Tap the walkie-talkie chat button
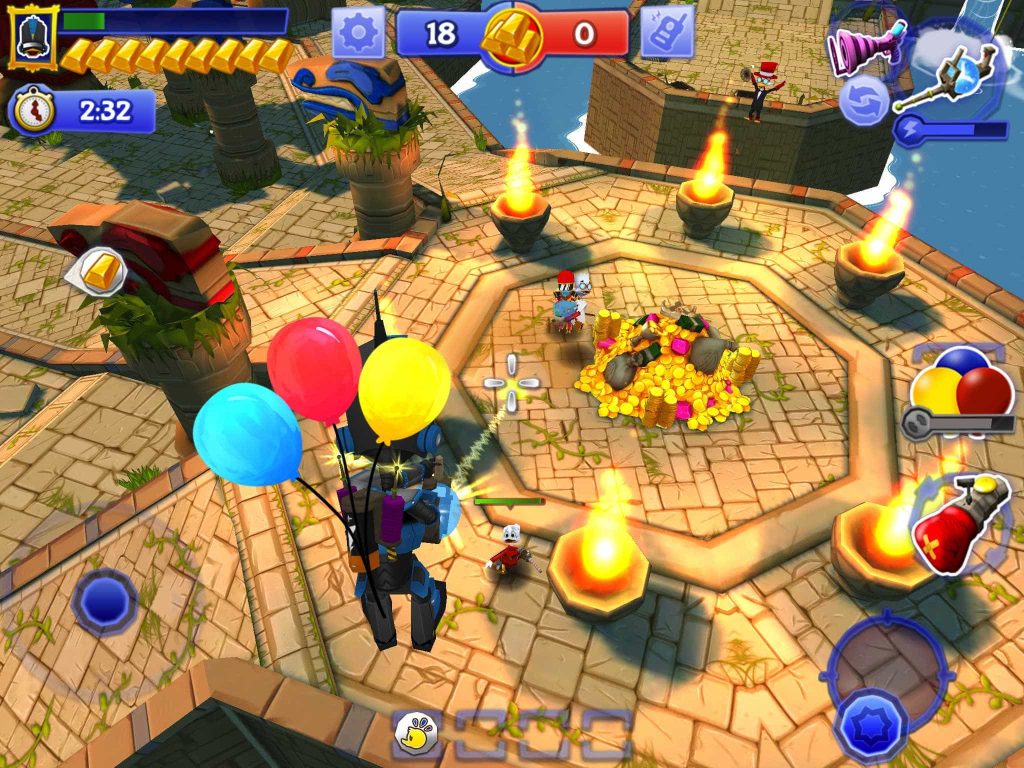 point(667,33)
